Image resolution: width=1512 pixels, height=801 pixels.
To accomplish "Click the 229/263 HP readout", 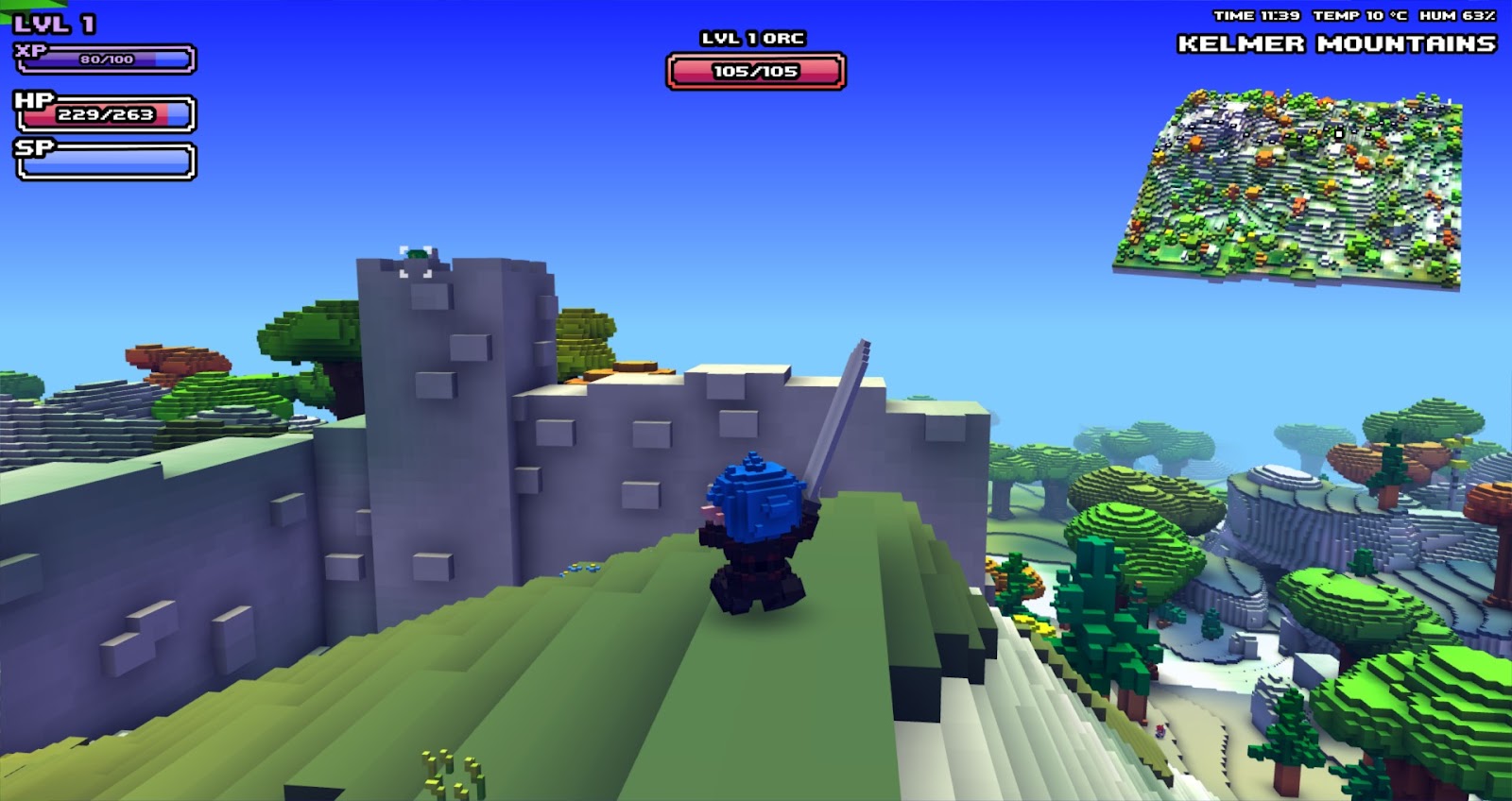I will [x=104, y=113].
